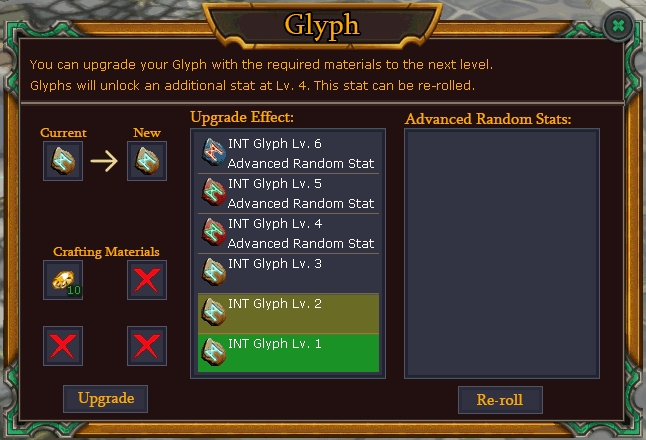Select the crafting material with quantity 10
The height and width of the screenshot is (440, 646).
coord(63,280)
